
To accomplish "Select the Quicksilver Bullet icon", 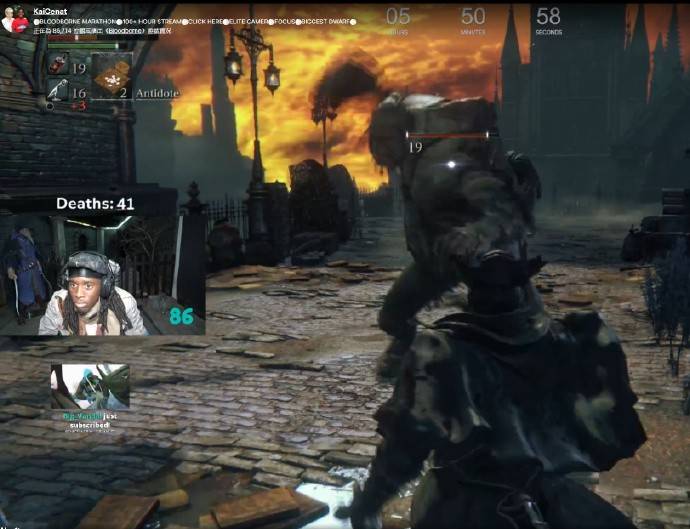I will [x=57, y=92].
